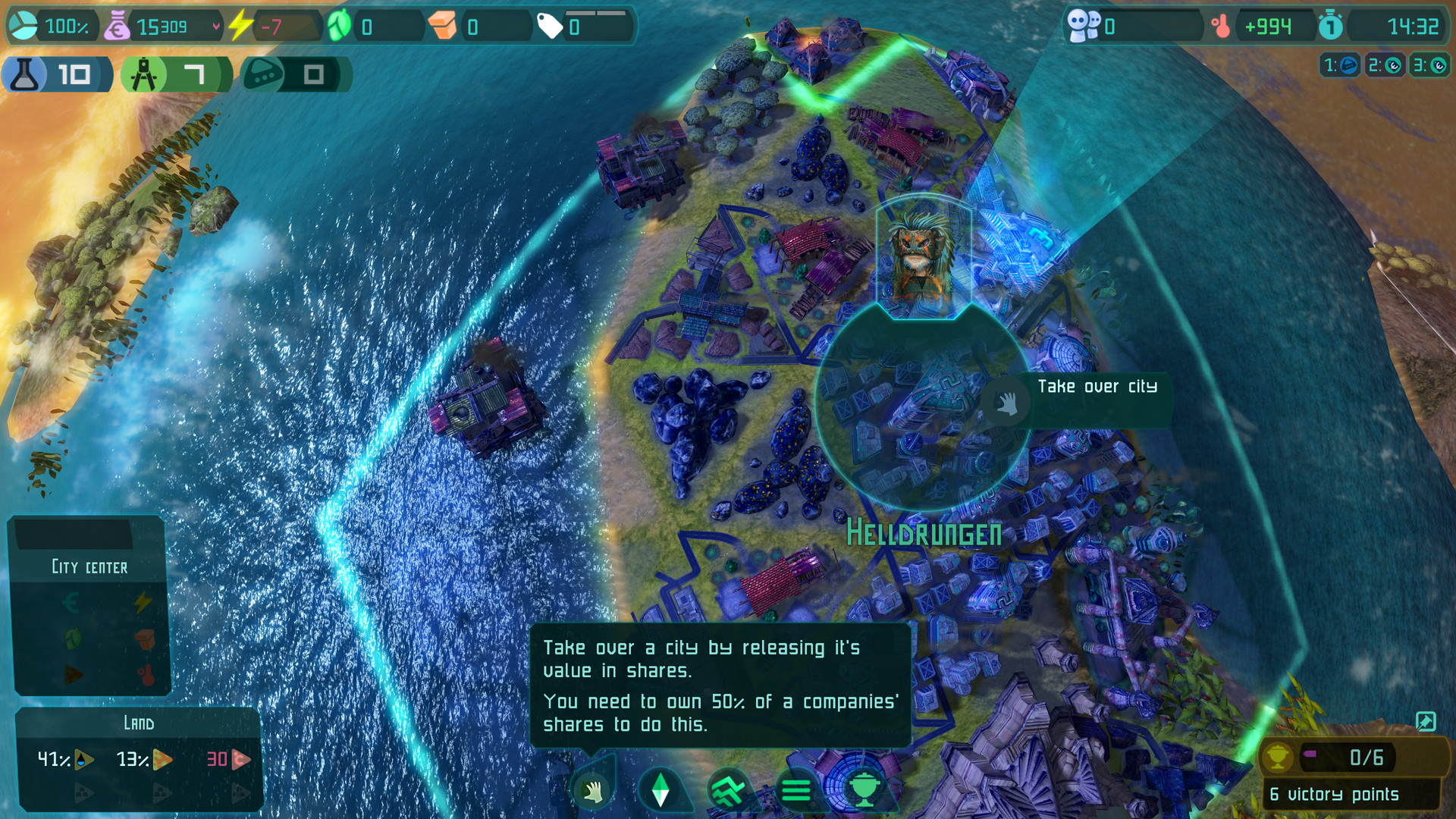The image size is (1456, 819).
Task: Expand the money dropdown arrow near 15309
Action: (215, 25)
